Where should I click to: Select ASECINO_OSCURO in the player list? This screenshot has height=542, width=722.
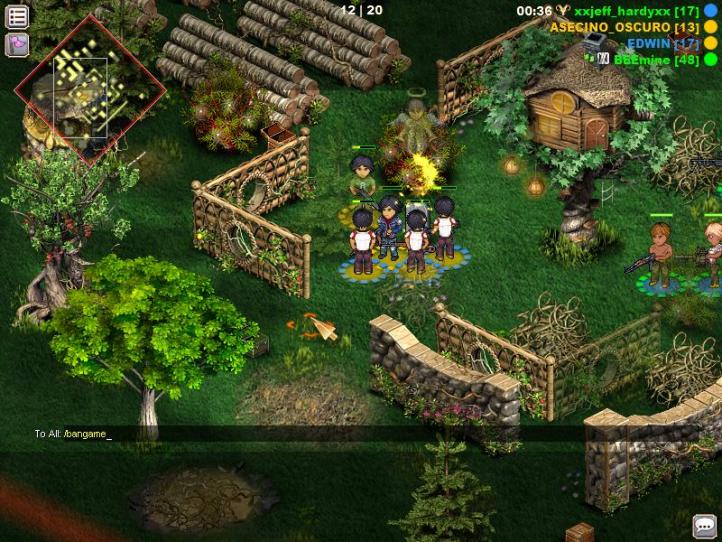[624, 27]
